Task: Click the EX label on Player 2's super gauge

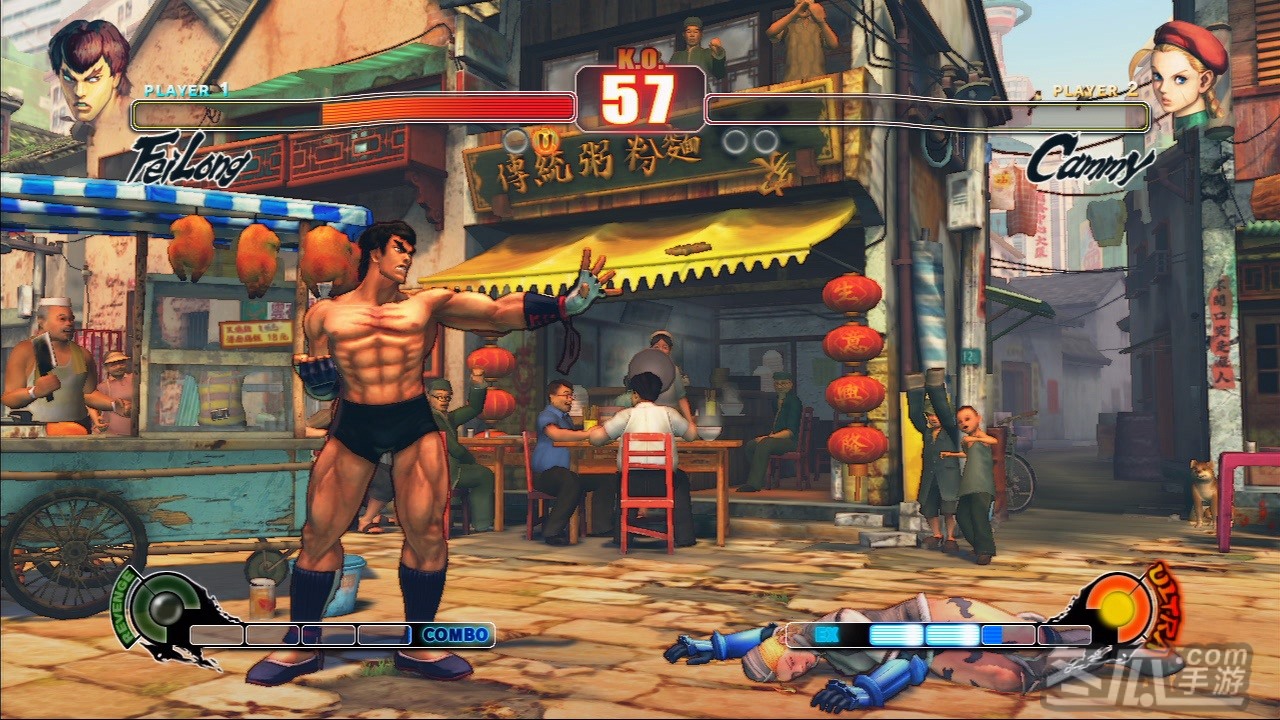Action: tap(826, 633)
